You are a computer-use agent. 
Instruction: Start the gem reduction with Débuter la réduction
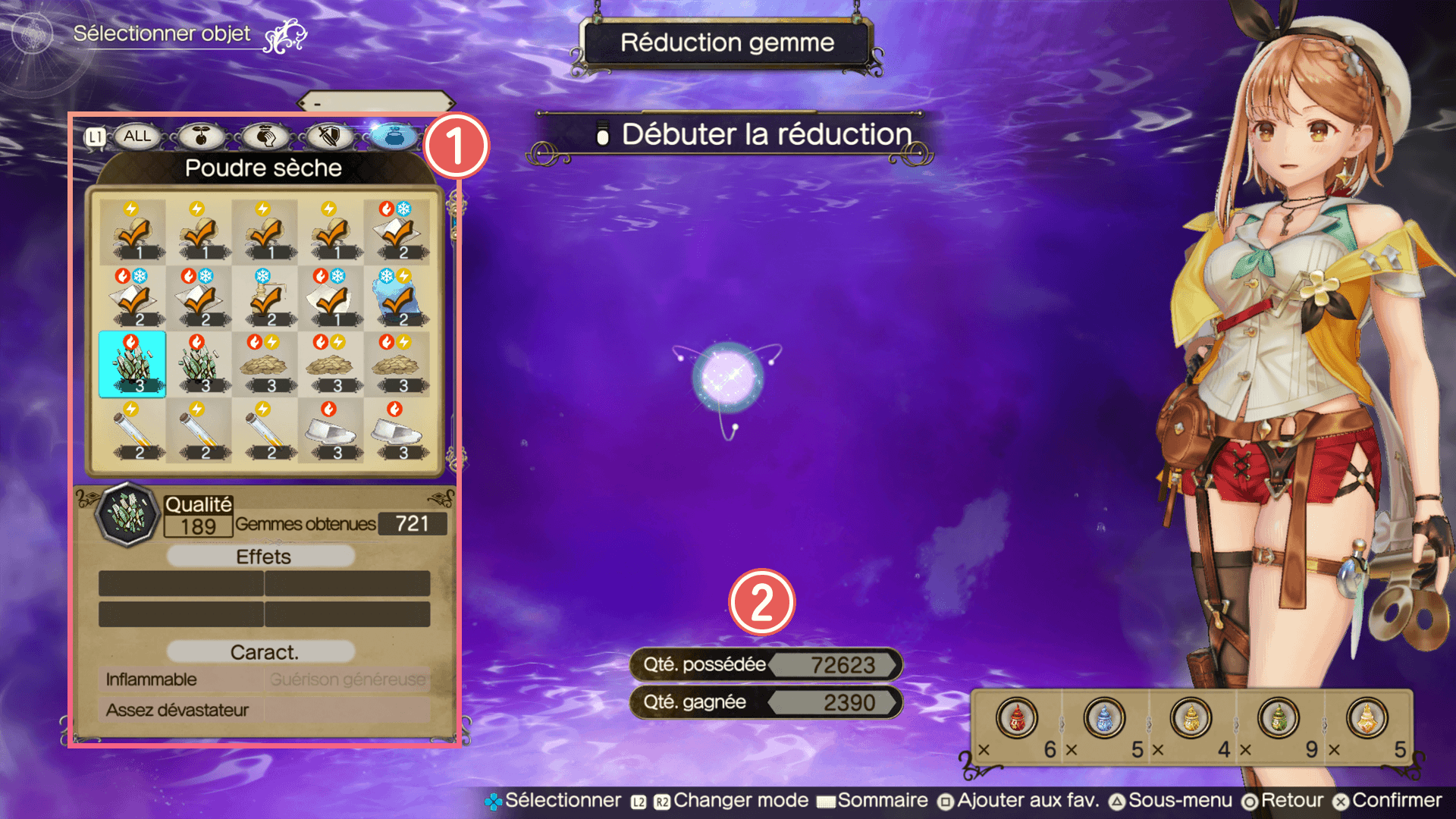766,135
